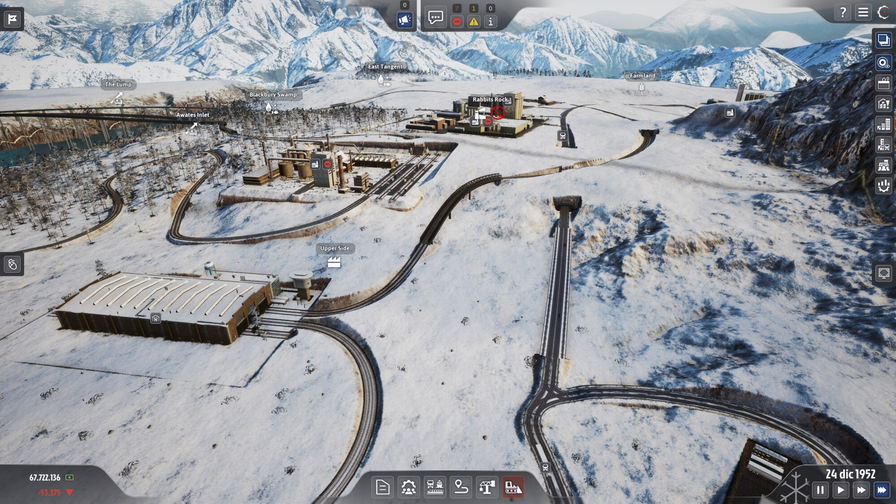Screen dimensions: 896x504
Task: Open the megaphone announcements panel
Action: pos(405,19)
